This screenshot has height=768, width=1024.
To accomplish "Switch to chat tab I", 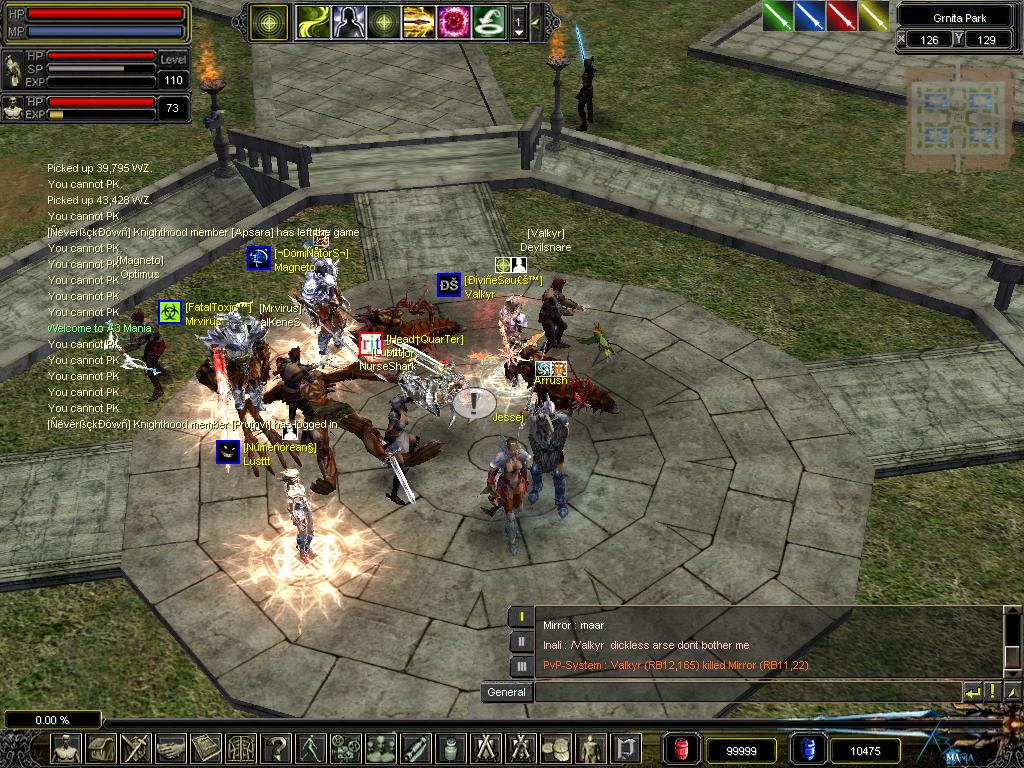I will (521, 617).
